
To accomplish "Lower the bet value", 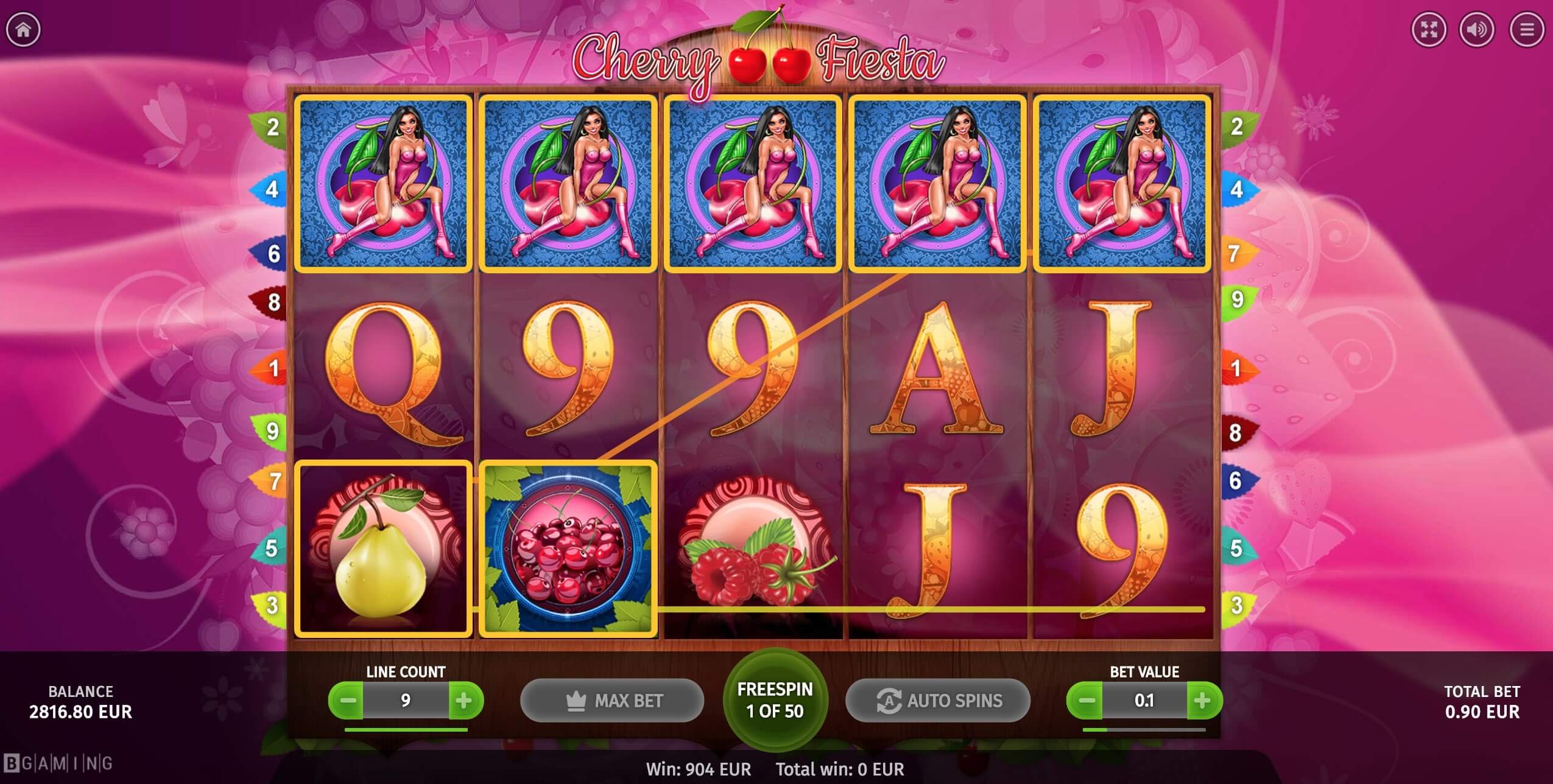I will [x=1086, y=701].
